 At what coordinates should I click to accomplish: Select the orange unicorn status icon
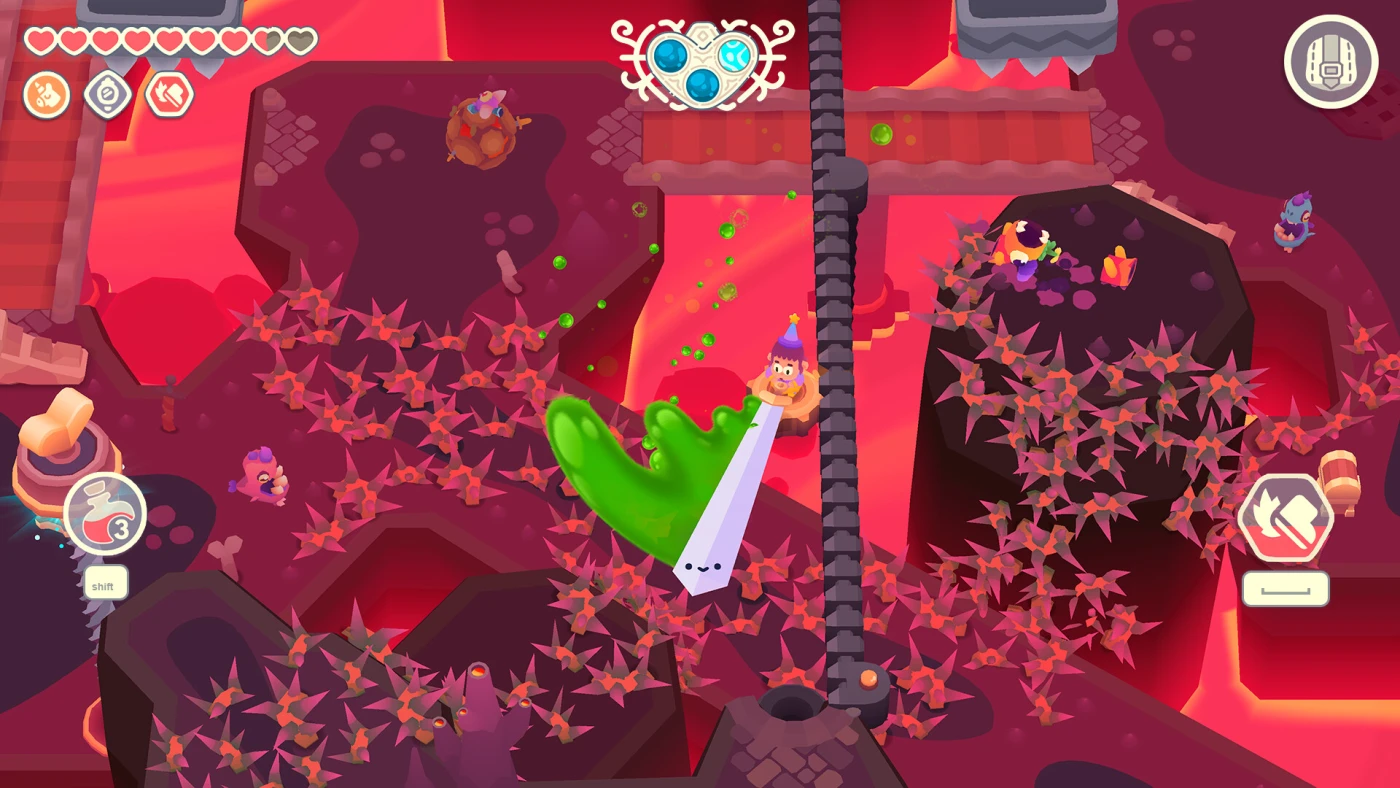[x=46, y=96]
